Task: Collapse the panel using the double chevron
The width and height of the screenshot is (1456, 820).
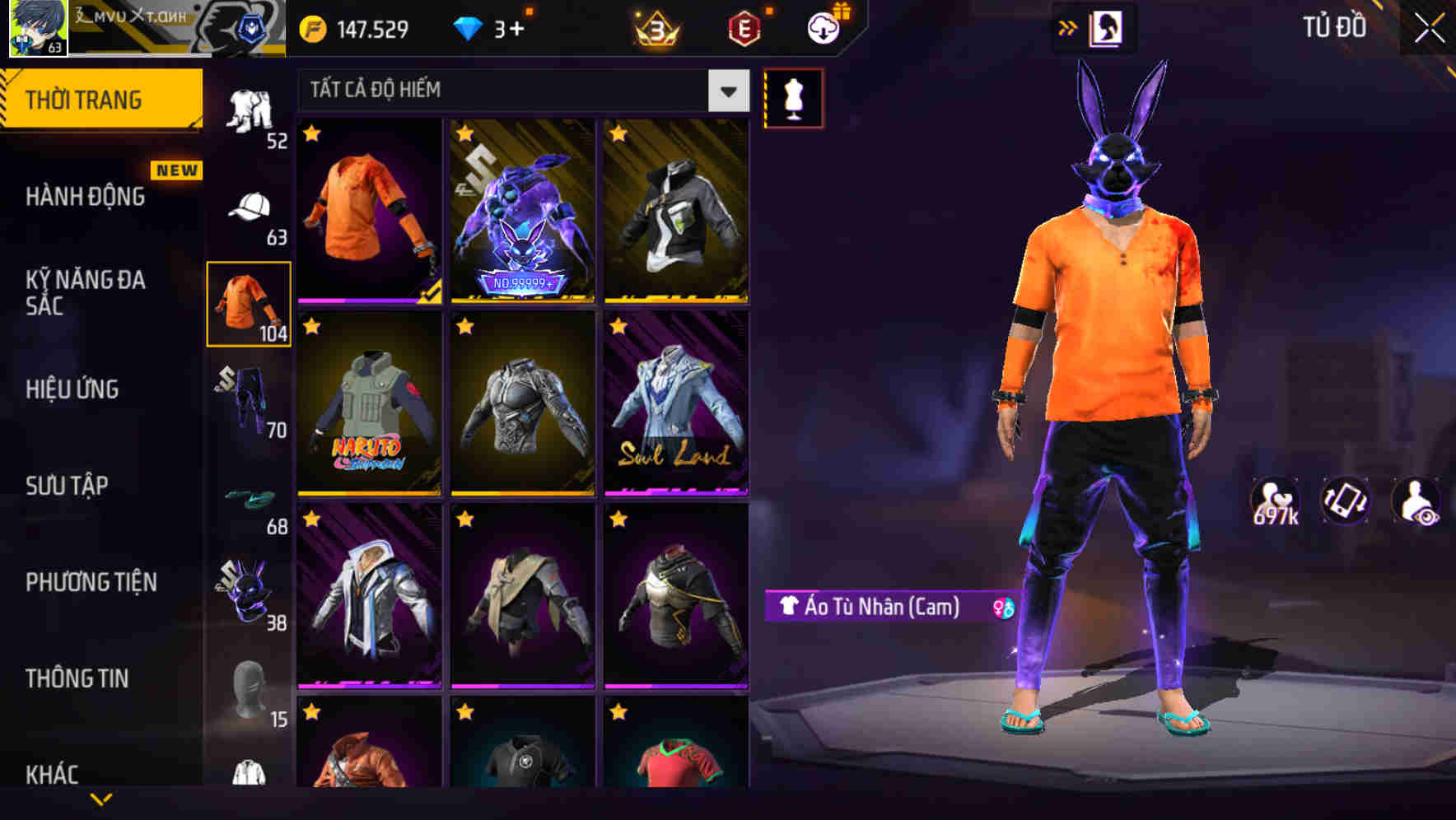Action: (1068, 26)
